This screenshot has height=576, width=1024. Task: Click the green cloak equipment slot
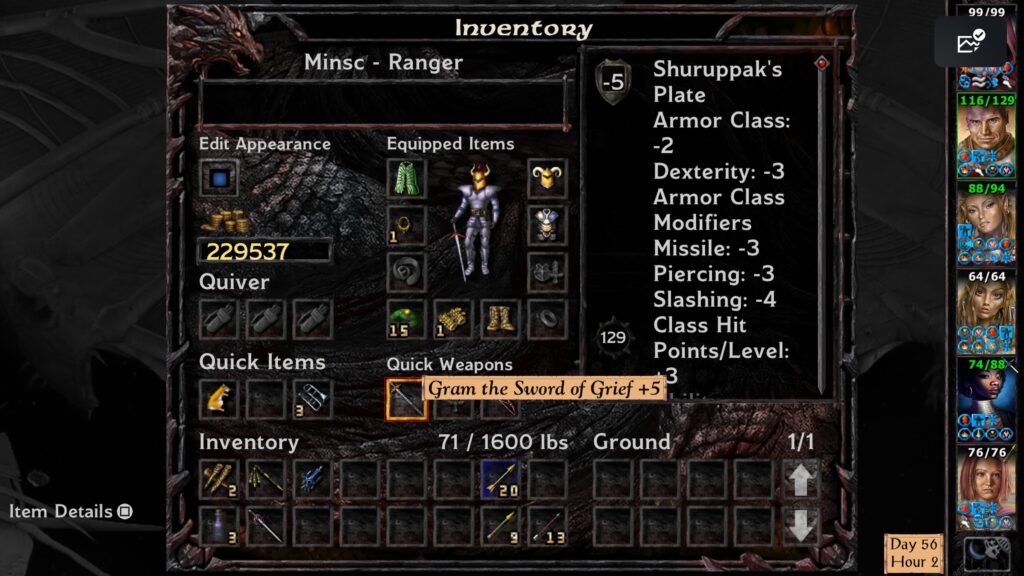click(x=405, y=179)
